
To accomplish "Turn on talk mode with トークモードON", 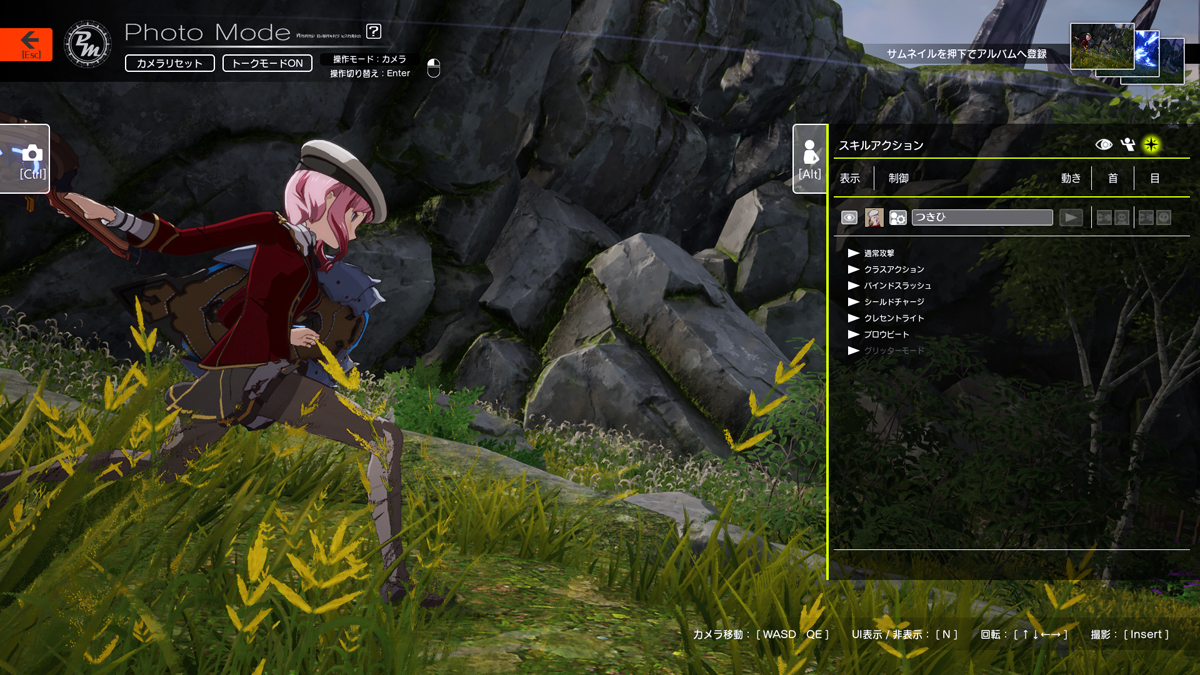I will click(267, 63).
